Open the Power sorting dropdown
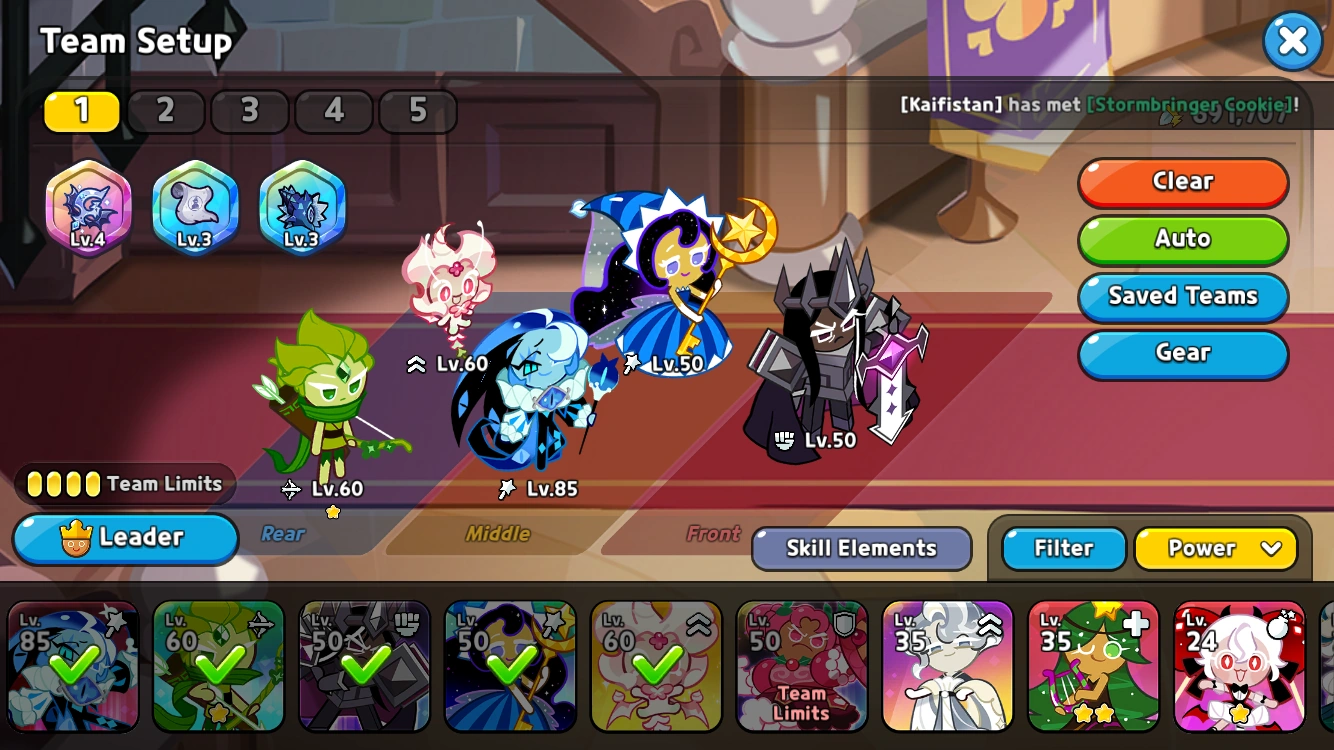1334x750 pixels. coord(1217,548)
